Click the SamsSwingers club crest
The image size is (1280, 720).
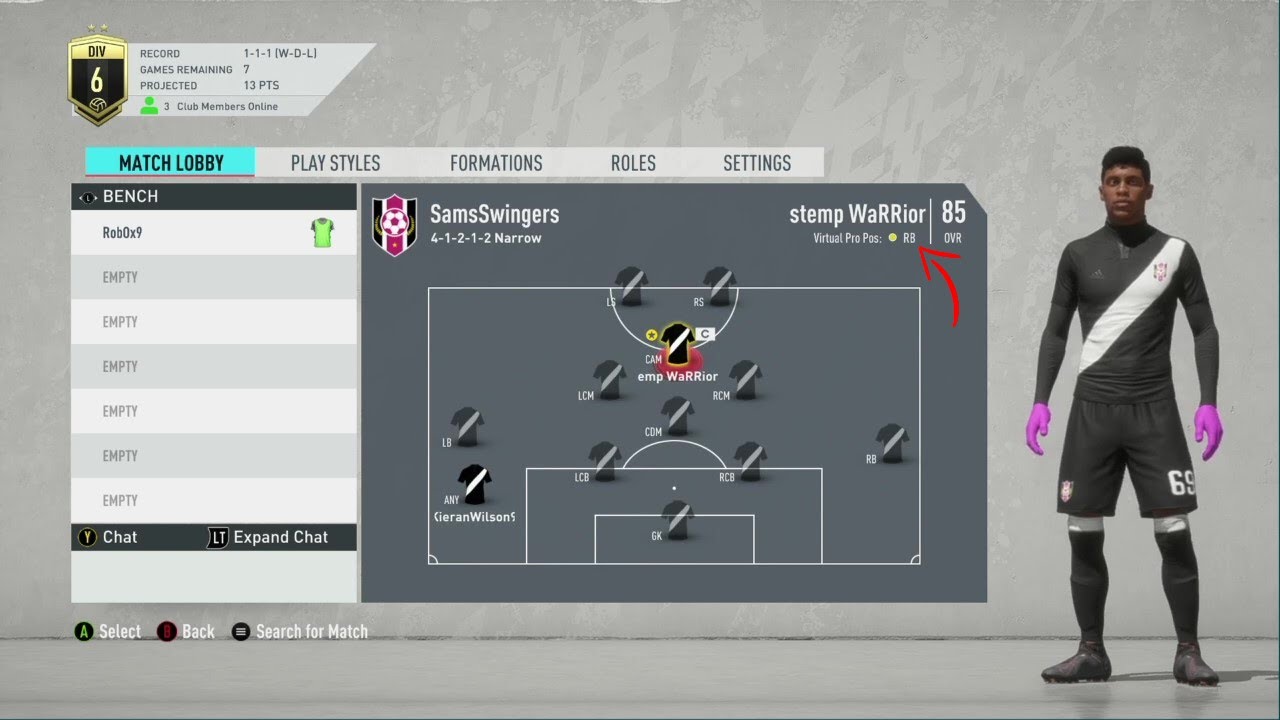click(x=394, y=224)
